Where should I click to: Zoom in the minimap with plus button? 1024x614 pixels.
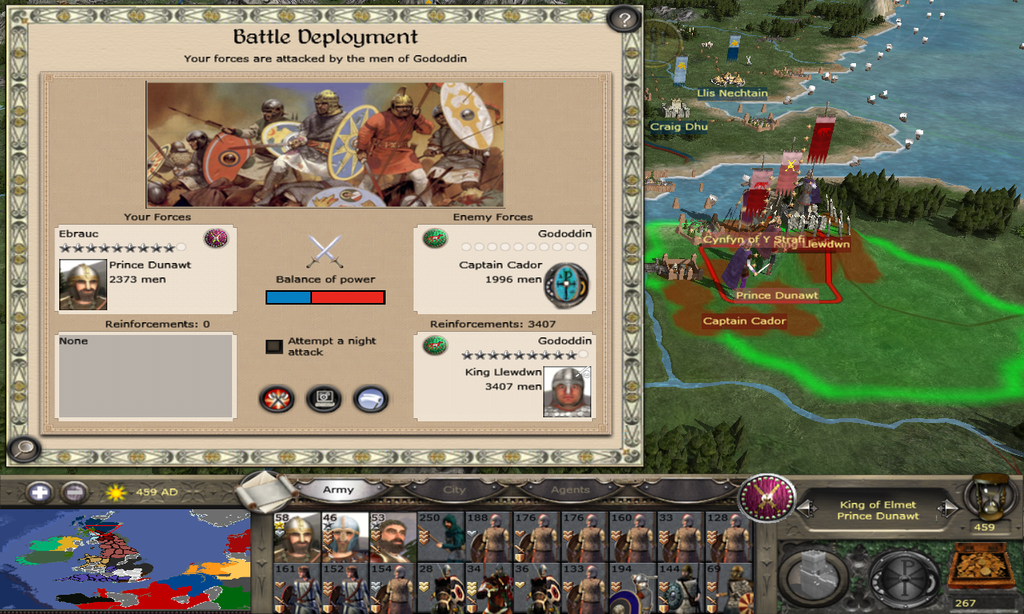pyautogui.click(x=39, y=492)
